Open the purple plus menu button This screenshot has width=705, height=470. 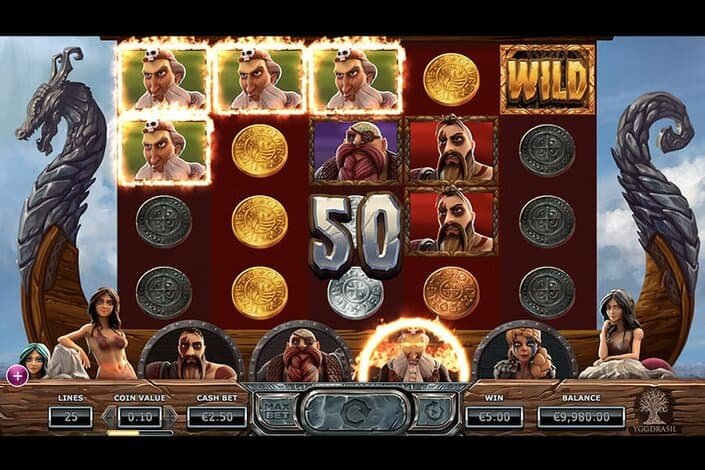click(x=17, y=375)
